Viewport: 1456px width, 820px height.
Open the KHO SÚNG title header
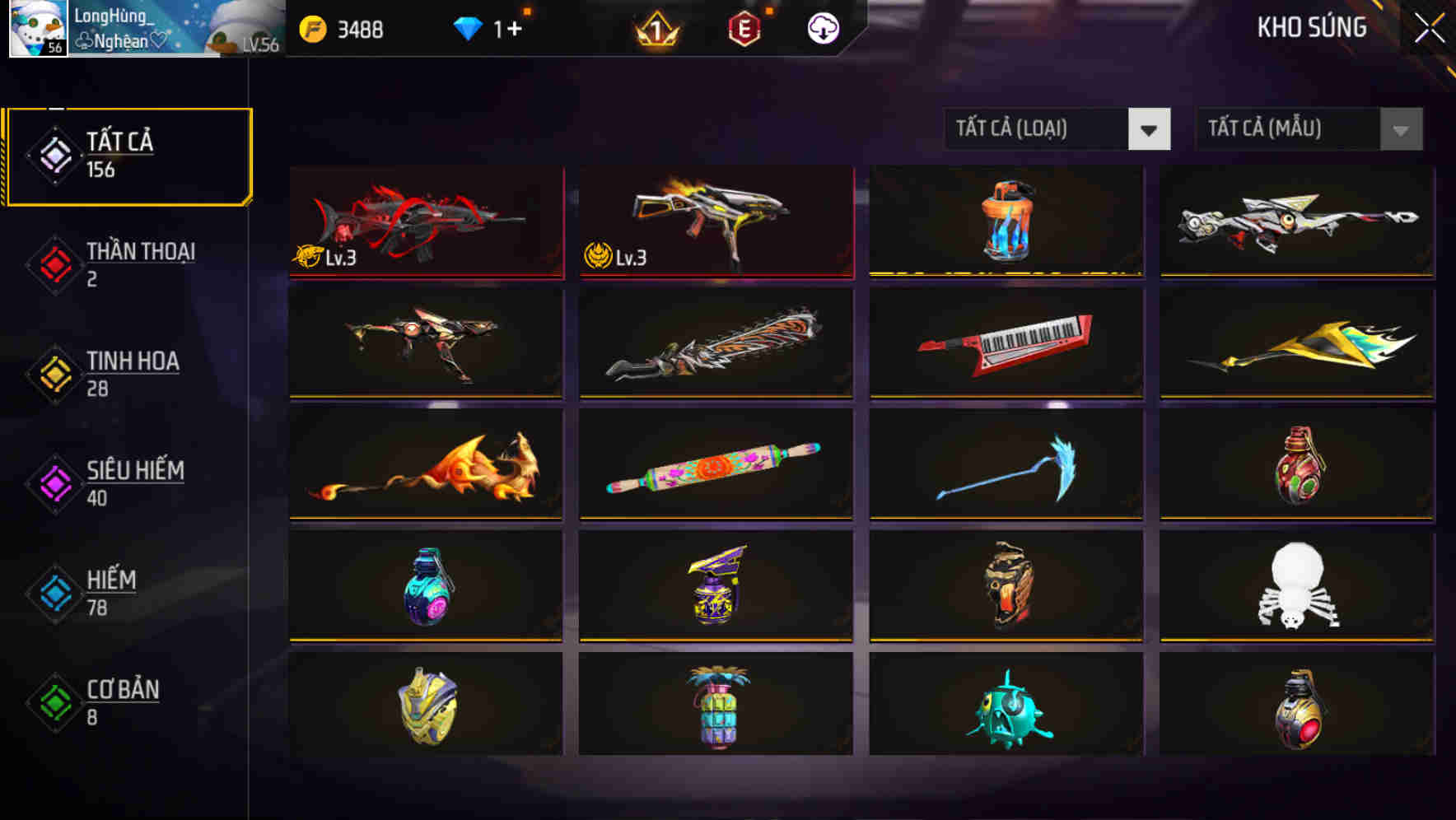point(1311,27)
